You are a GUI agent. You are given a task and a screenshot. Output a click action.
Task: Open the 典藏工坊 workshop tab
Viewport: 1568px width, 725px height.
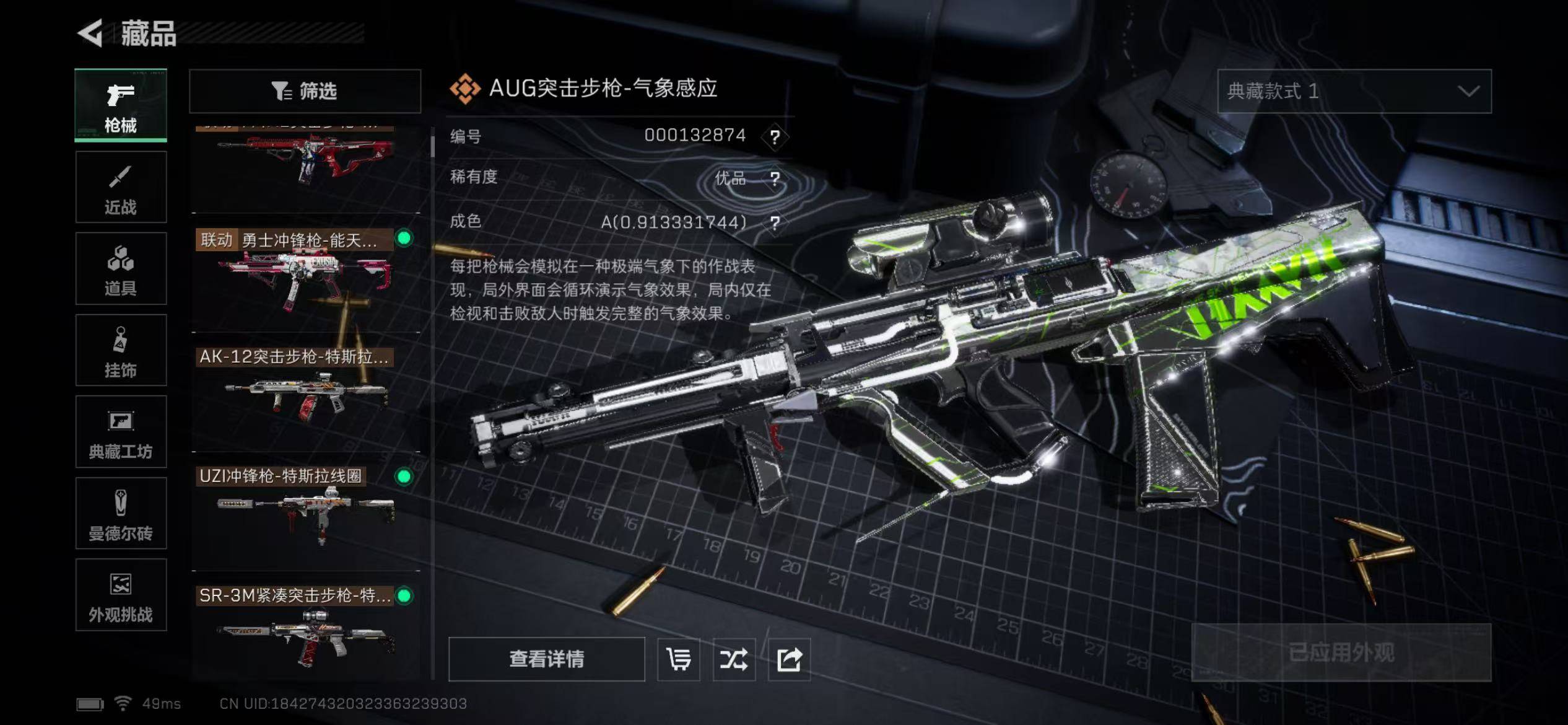pos(121,432)
